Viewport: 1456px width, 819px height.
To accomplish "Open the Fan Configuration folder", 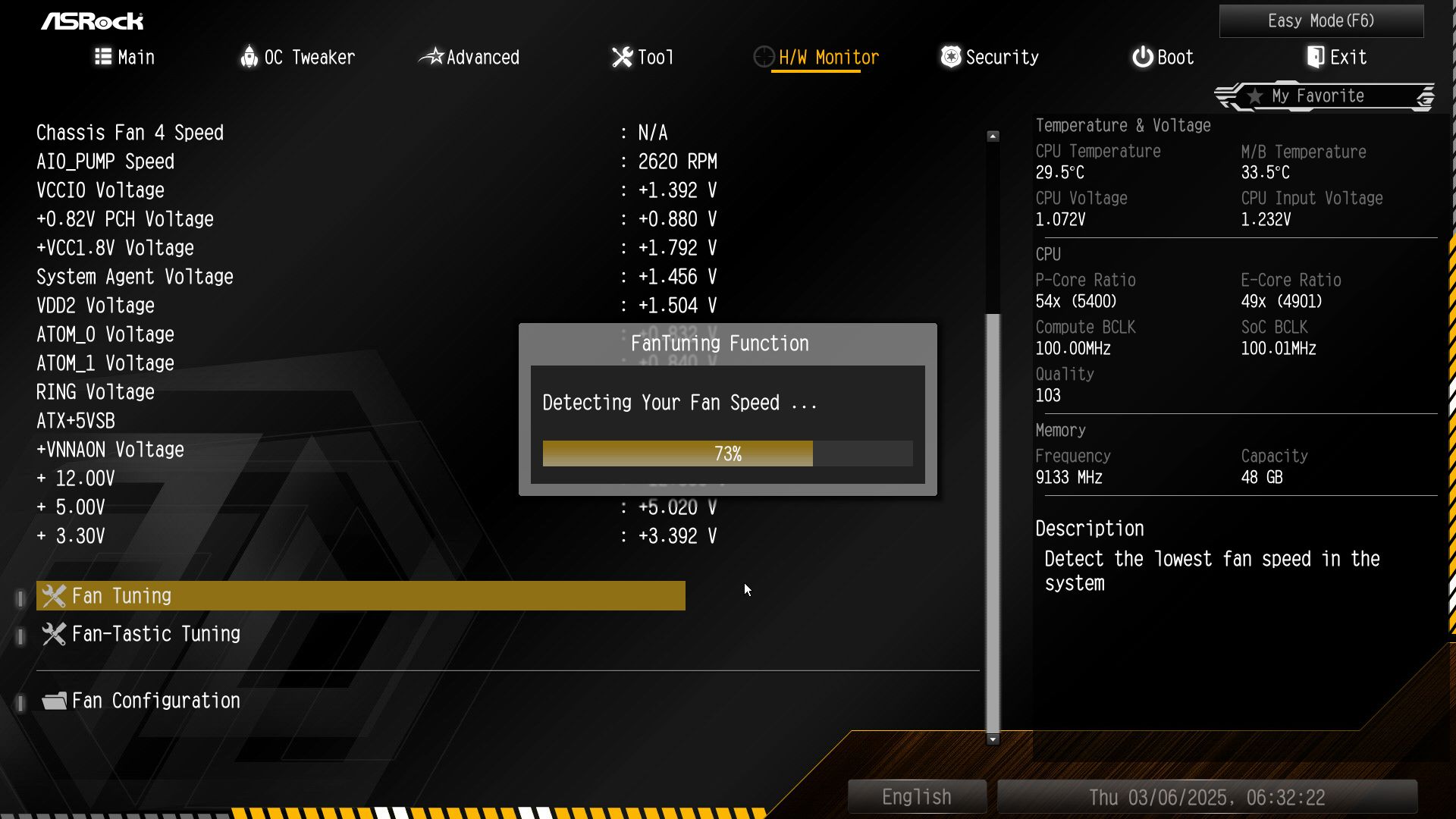I will (155, 701).
